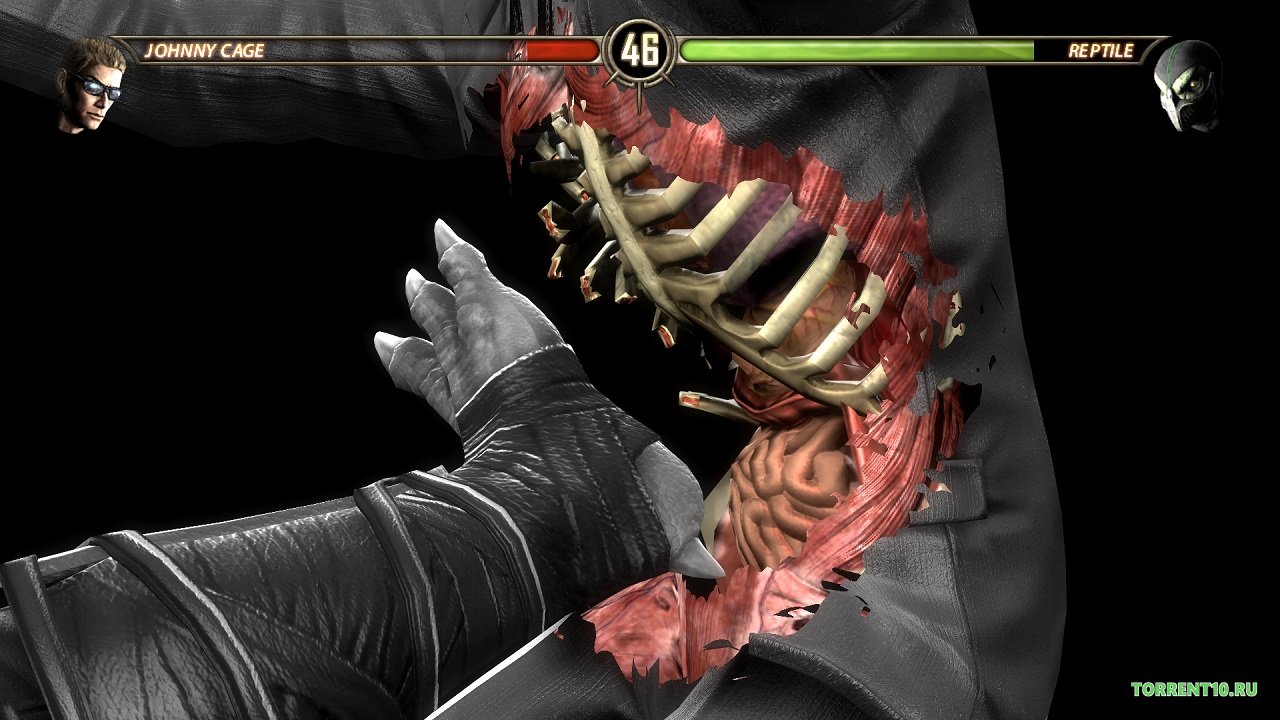Click Johnny Cage's character portrait
The height and width of the screenshot is (720, 1280).
pyautogui.click(x=92, y=86)
